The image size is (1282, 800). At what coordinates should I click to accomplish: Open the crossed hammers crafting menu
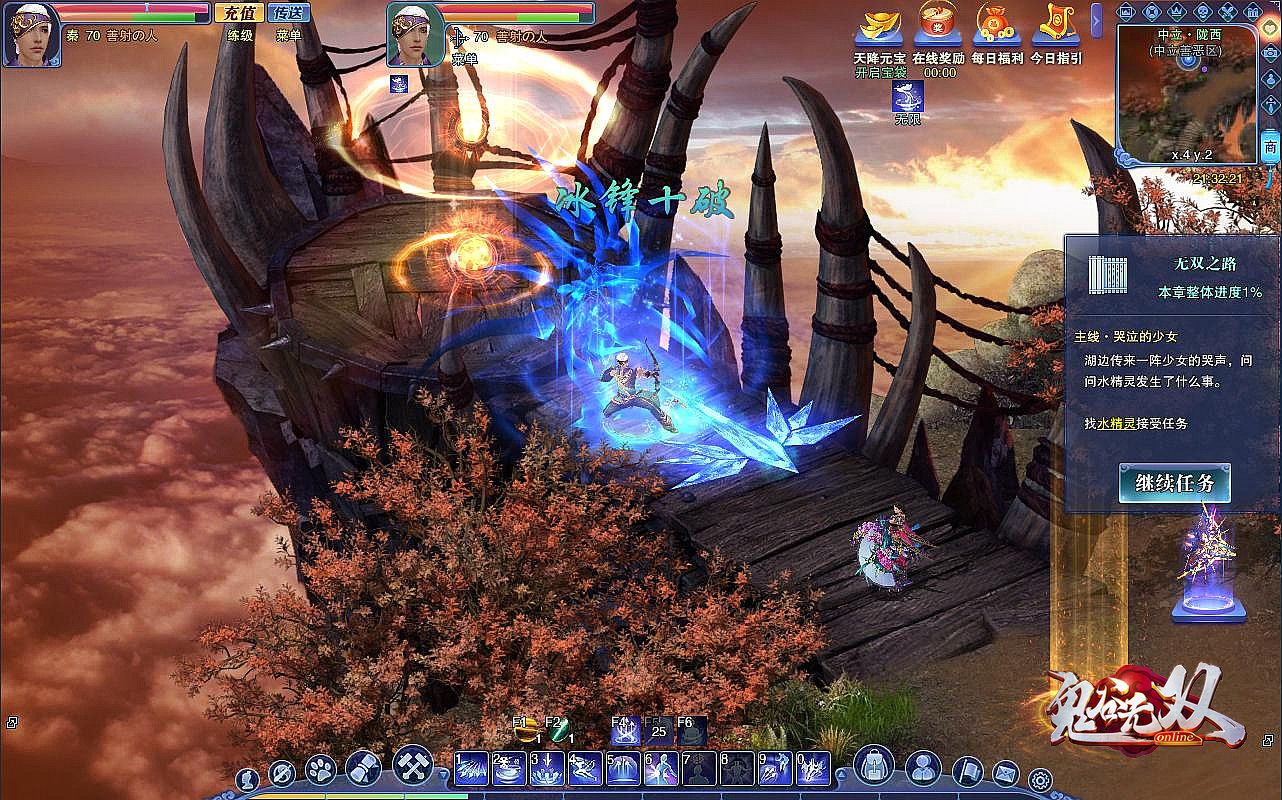(x=412, y=765)
